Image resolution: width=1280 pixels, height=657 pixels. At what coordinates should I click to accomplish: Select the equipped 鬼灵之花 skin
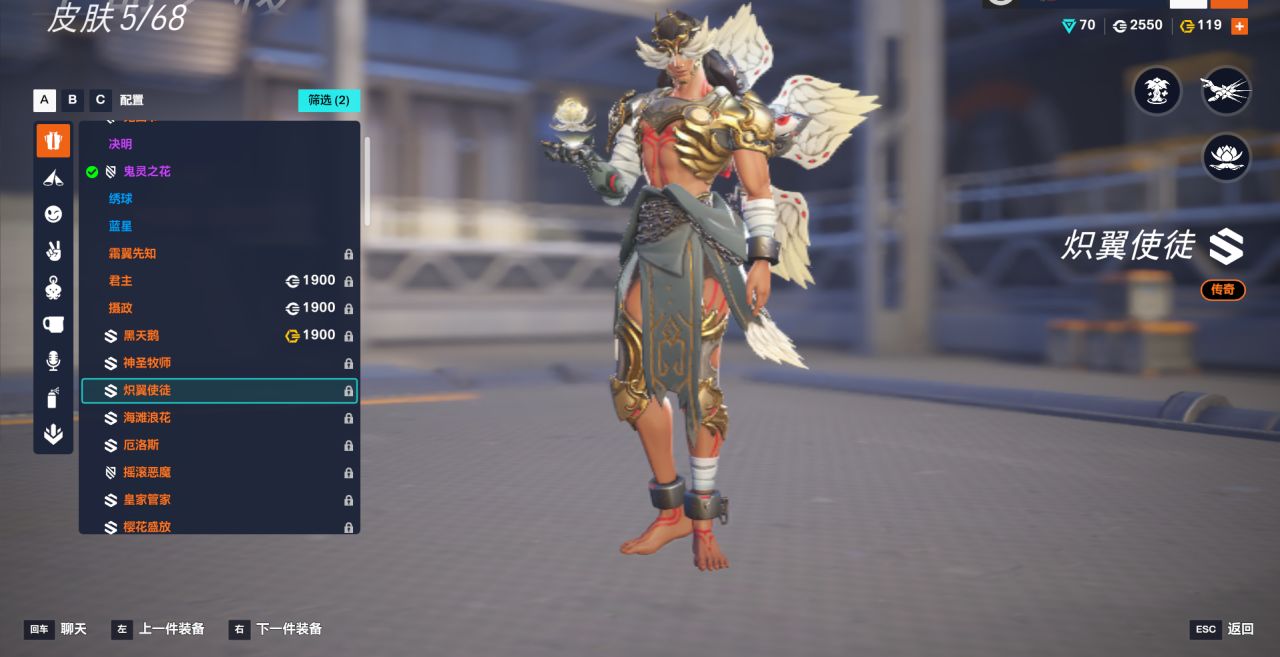point(146,172)
